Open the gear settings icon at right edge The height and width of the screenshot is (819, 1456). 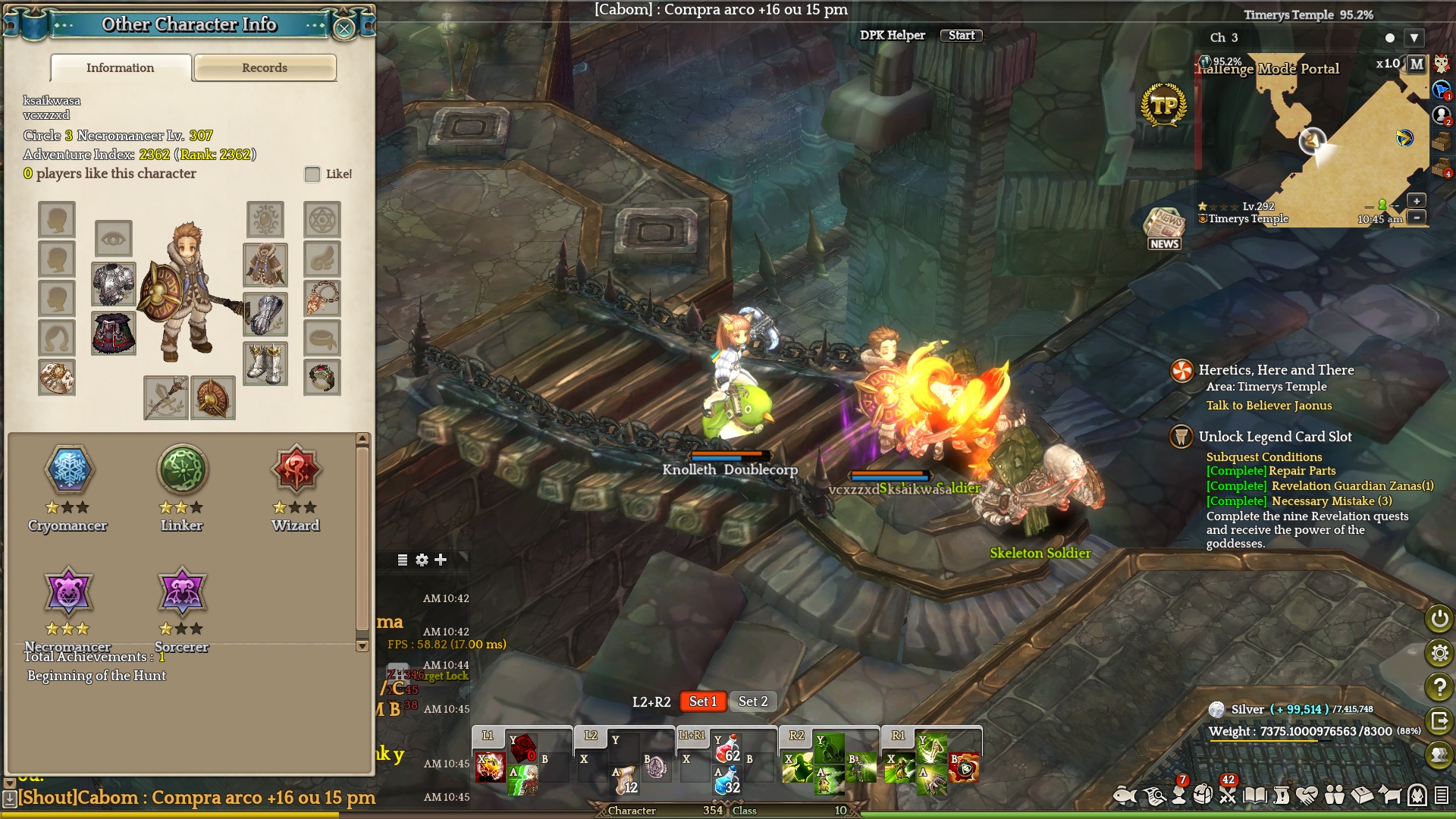[x=1439, y=653]
